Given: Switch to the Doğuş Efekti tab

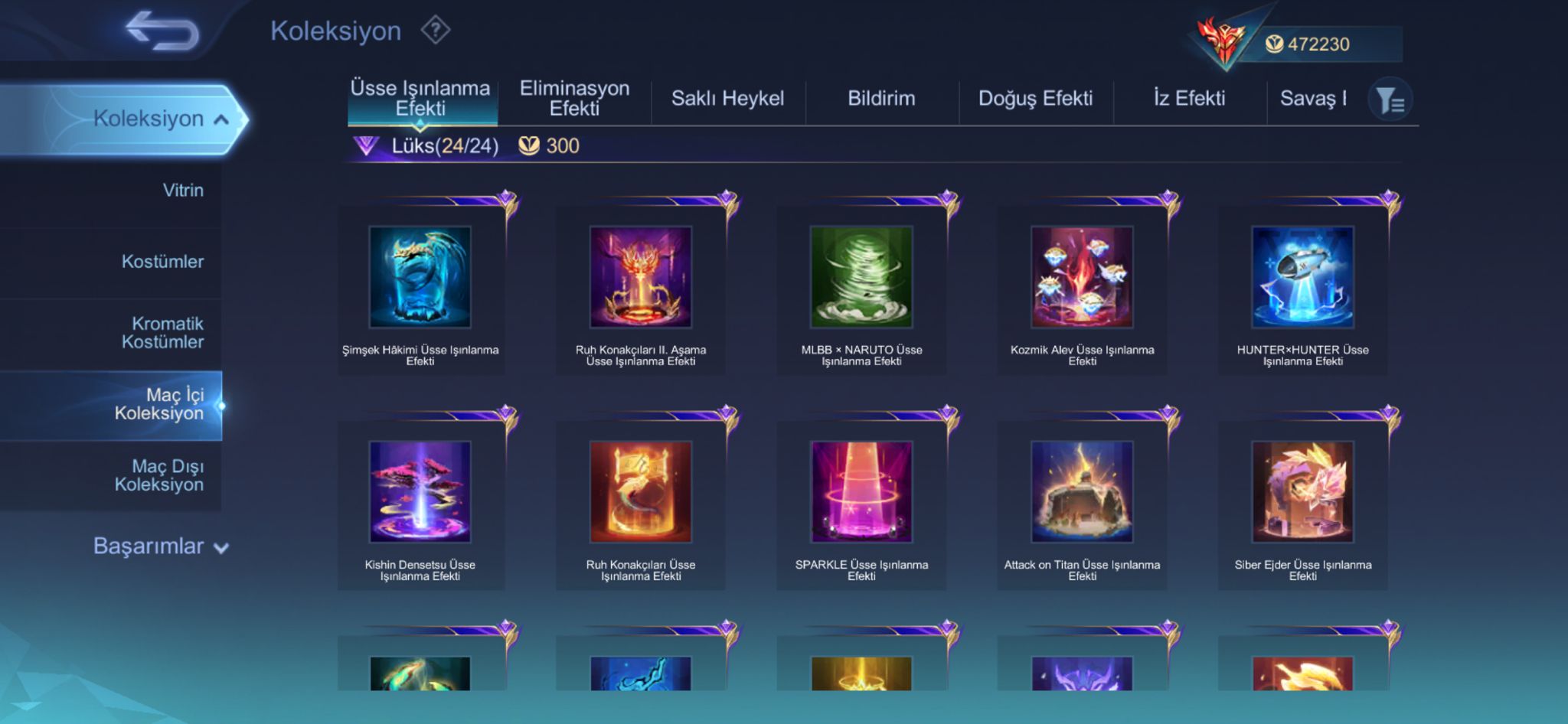Looking at the screenshot, I should point(1035,99).
